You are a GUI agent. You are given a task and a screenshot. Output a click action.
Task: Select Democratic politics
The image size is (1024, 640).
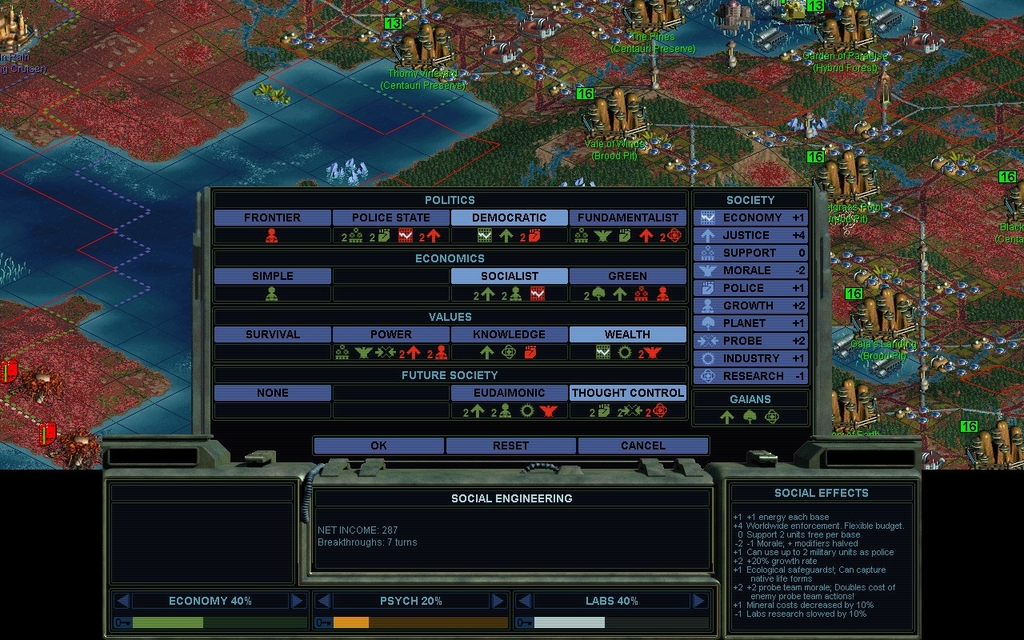509,218
